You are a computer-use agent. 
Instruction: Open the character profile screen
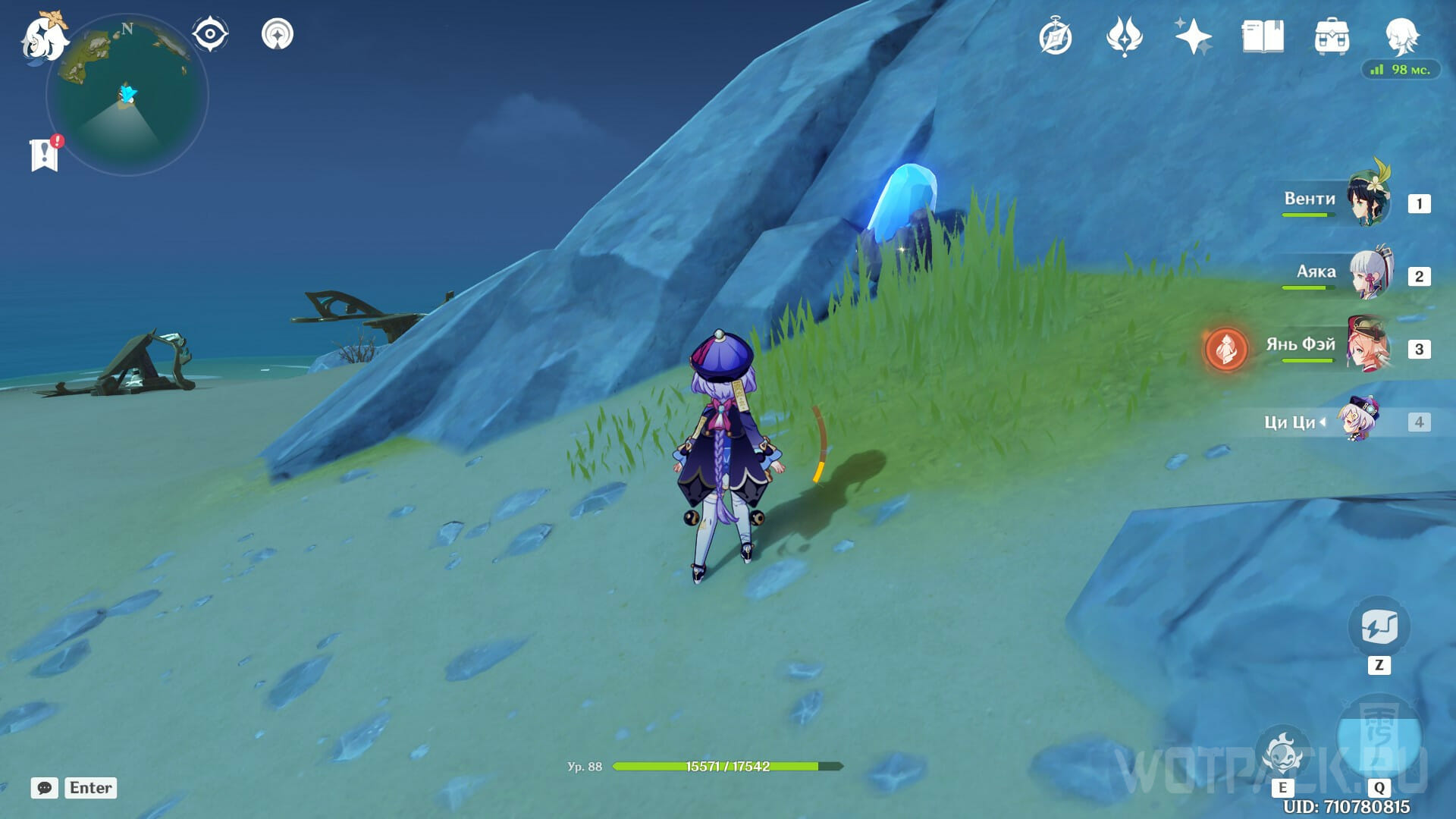1401,36
